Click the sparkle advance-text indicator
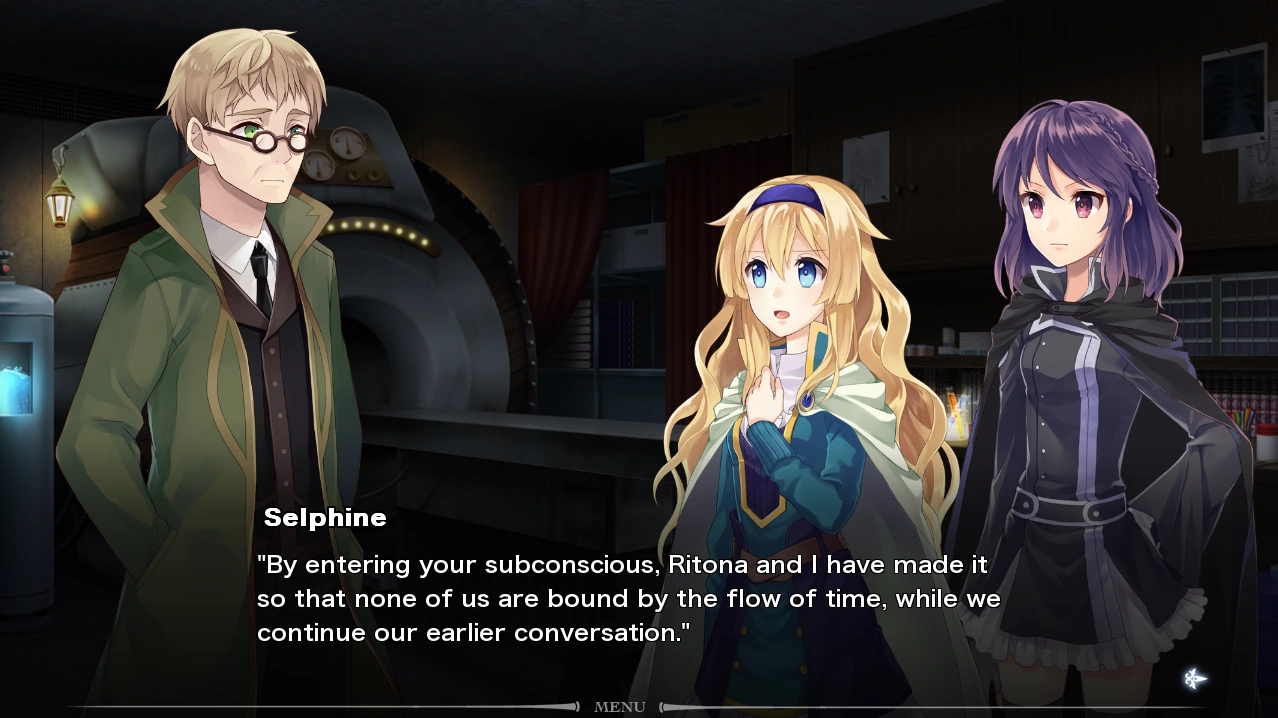The width and height of the screenshot is (1278, 718). pos(1194,679)
